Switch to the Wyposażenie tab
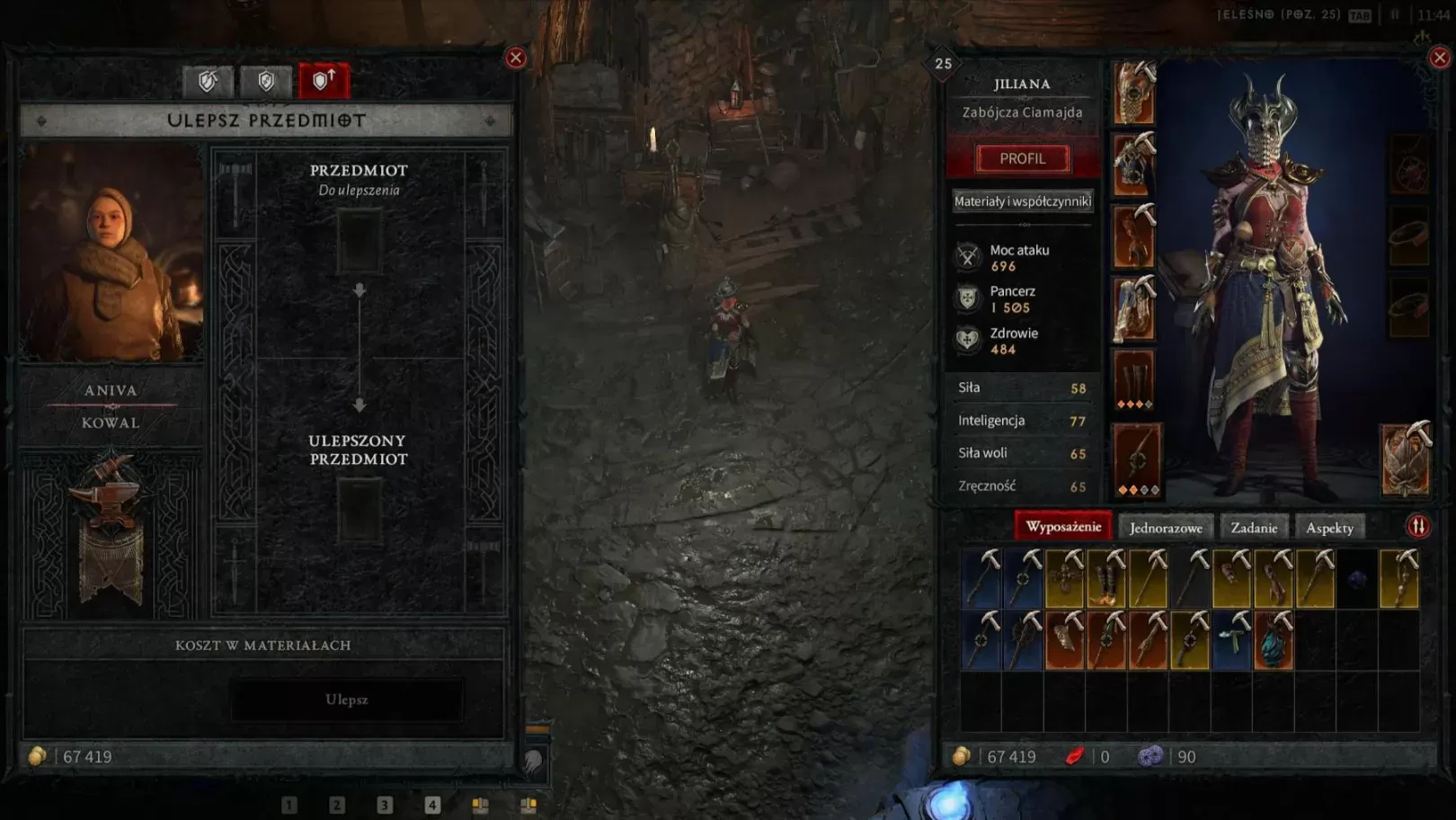The width and height of the screenshot is (1456, 820). point(1063,527)
